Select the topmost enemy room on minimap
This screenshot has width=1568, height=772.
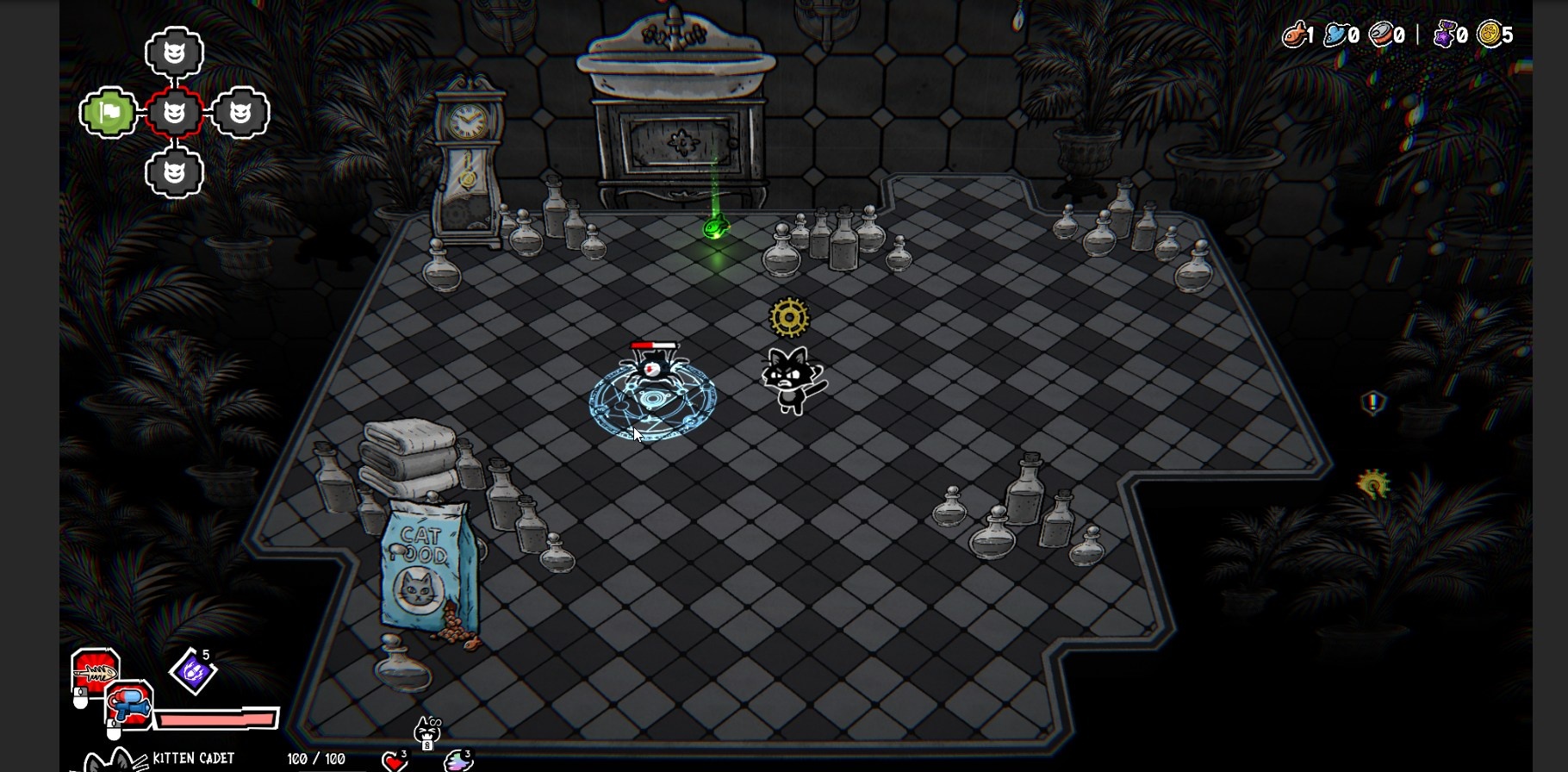click(174, 53)
